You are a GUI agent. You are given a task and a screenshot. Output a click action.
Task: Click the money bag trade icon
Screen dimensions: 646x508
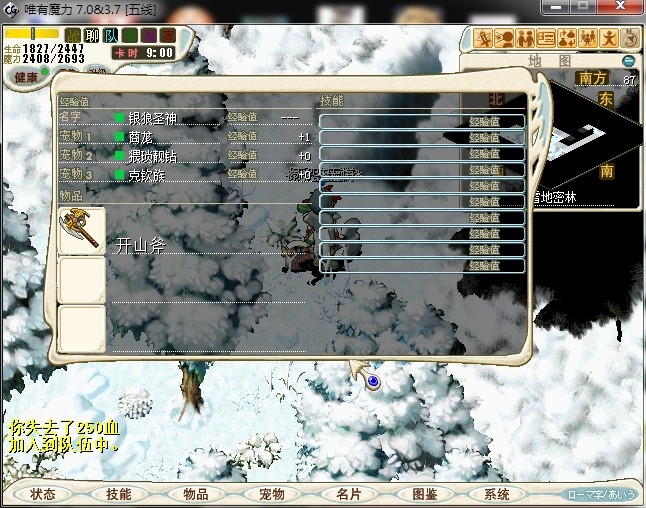567,39
